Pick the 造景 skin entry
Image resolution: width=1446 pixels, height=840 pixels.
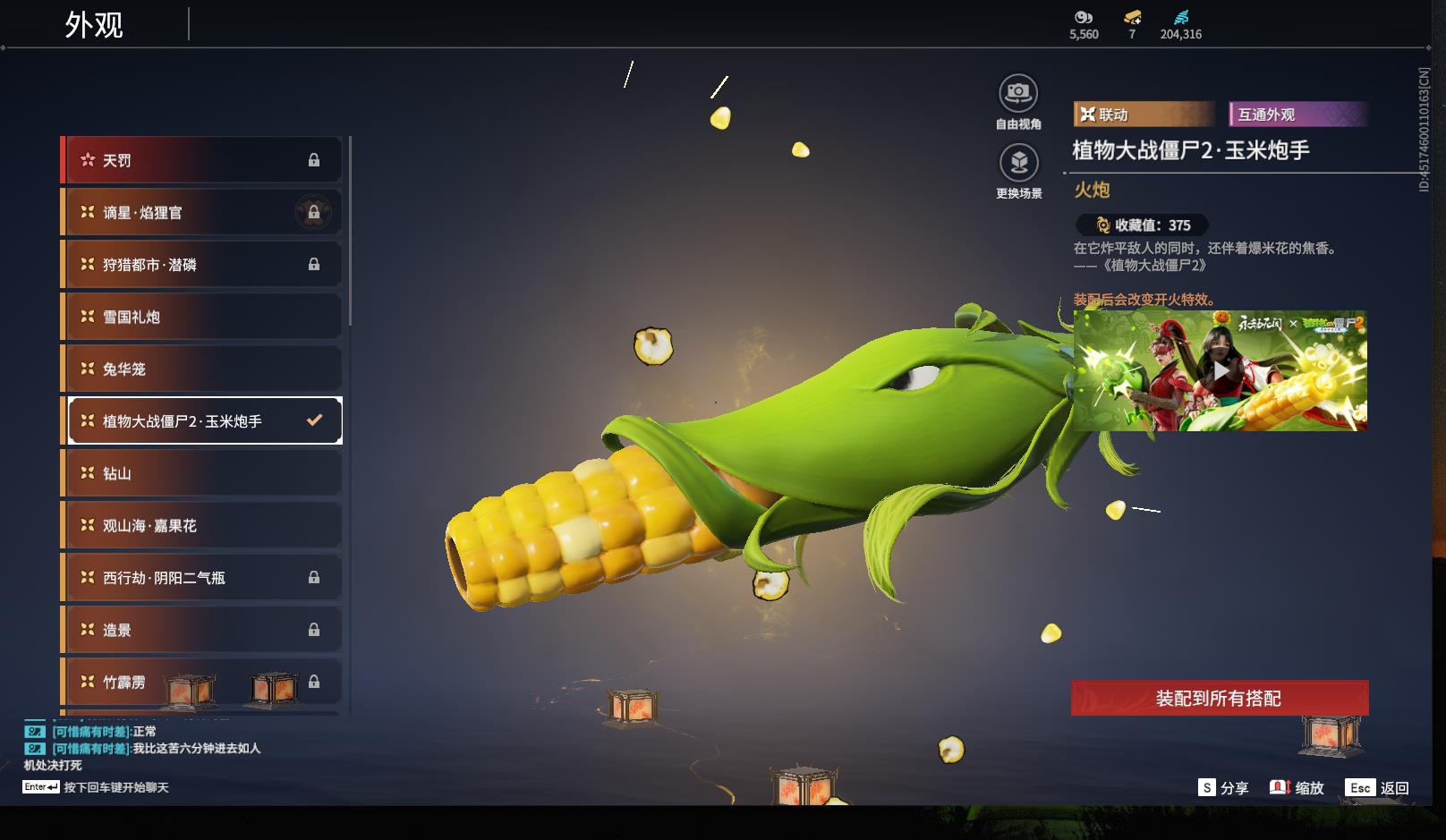(203, 630)
